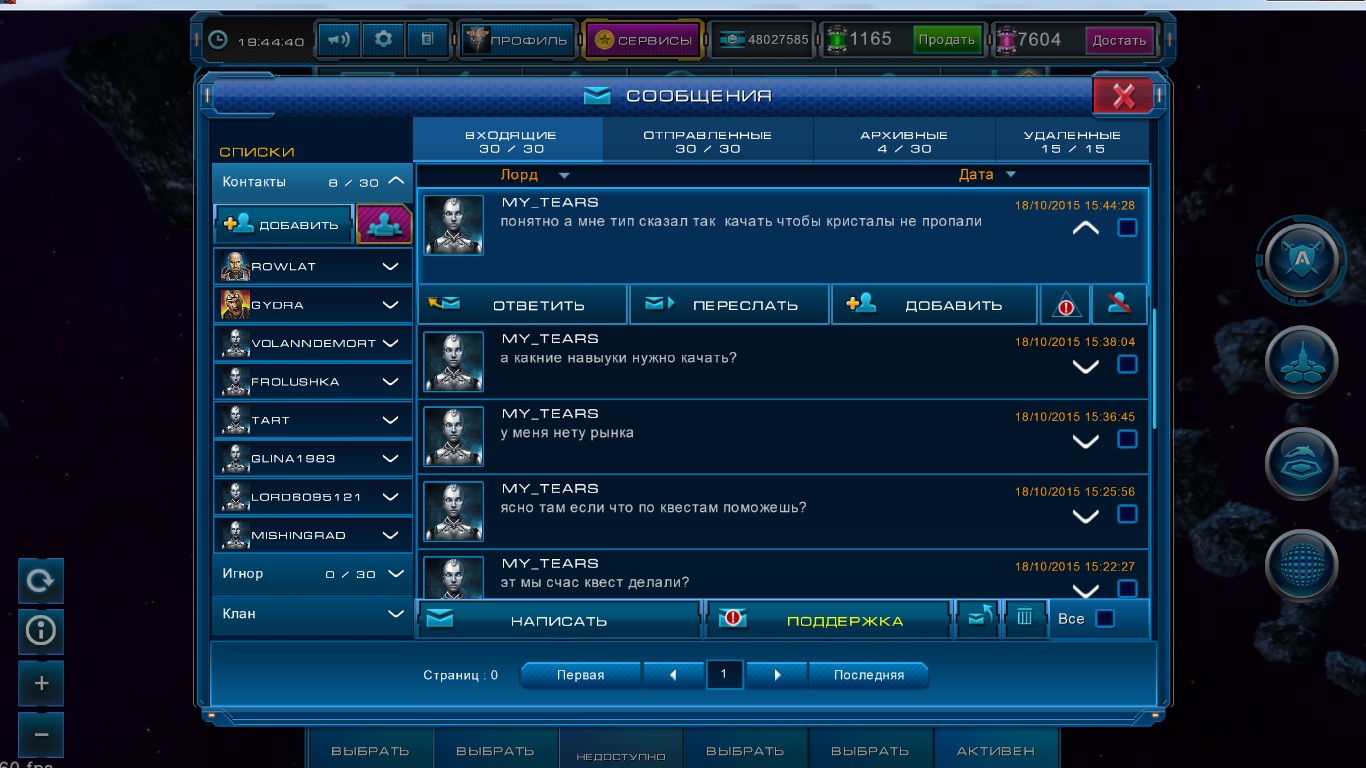Jump to the Первая page
1366x768 pixels.
click(x=580, y=675)
